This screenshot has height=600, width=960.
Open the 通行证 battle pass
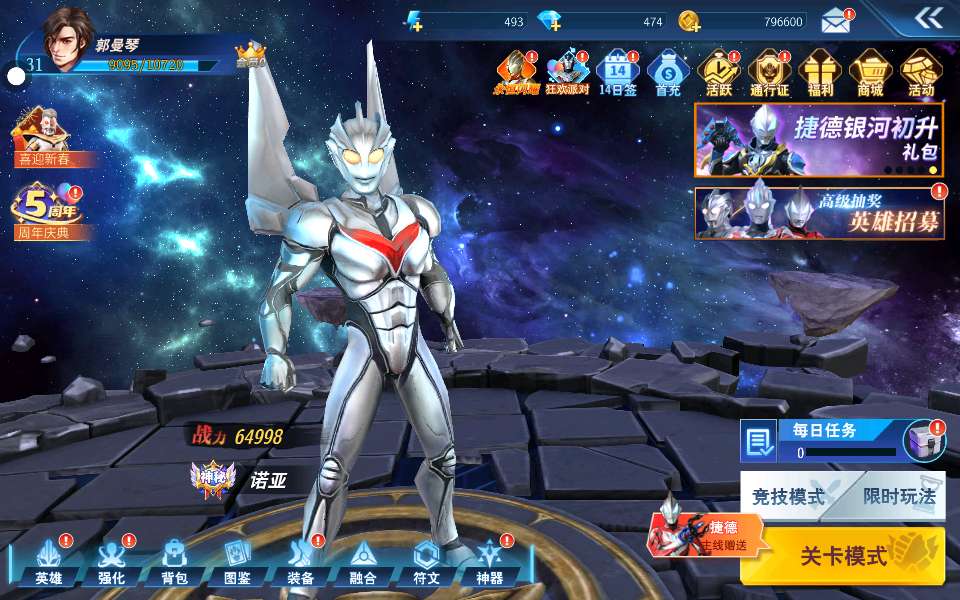coord(769,73)
